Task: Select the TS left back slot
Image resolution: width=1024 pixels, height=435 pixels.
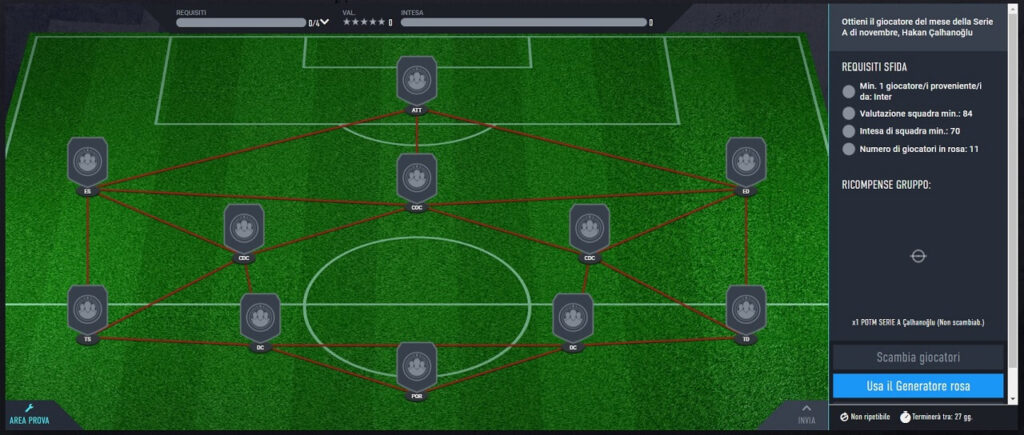Action: click(88, 310)
